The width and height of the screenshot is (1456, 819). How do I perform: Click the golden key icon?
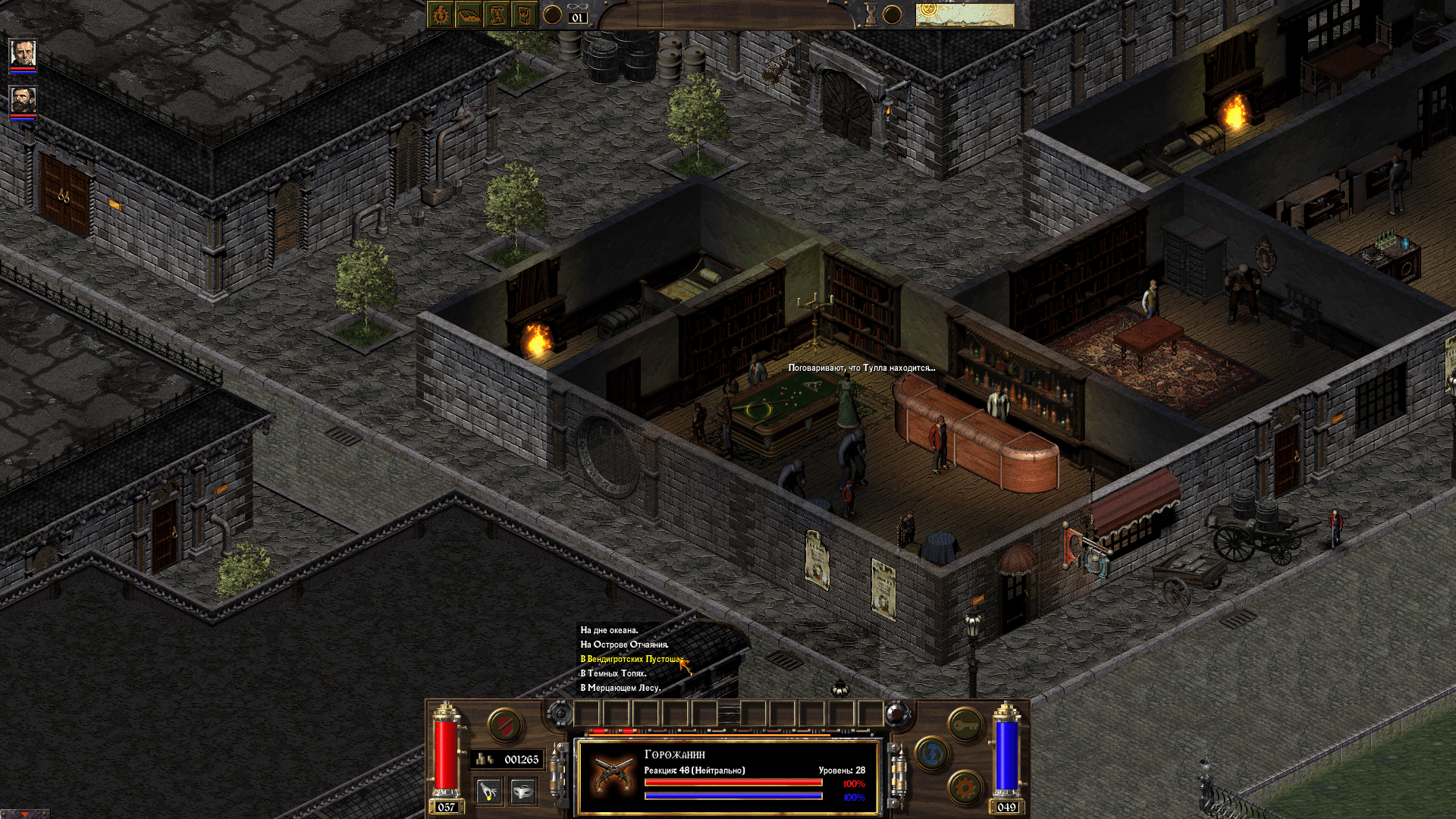[965, 724]
